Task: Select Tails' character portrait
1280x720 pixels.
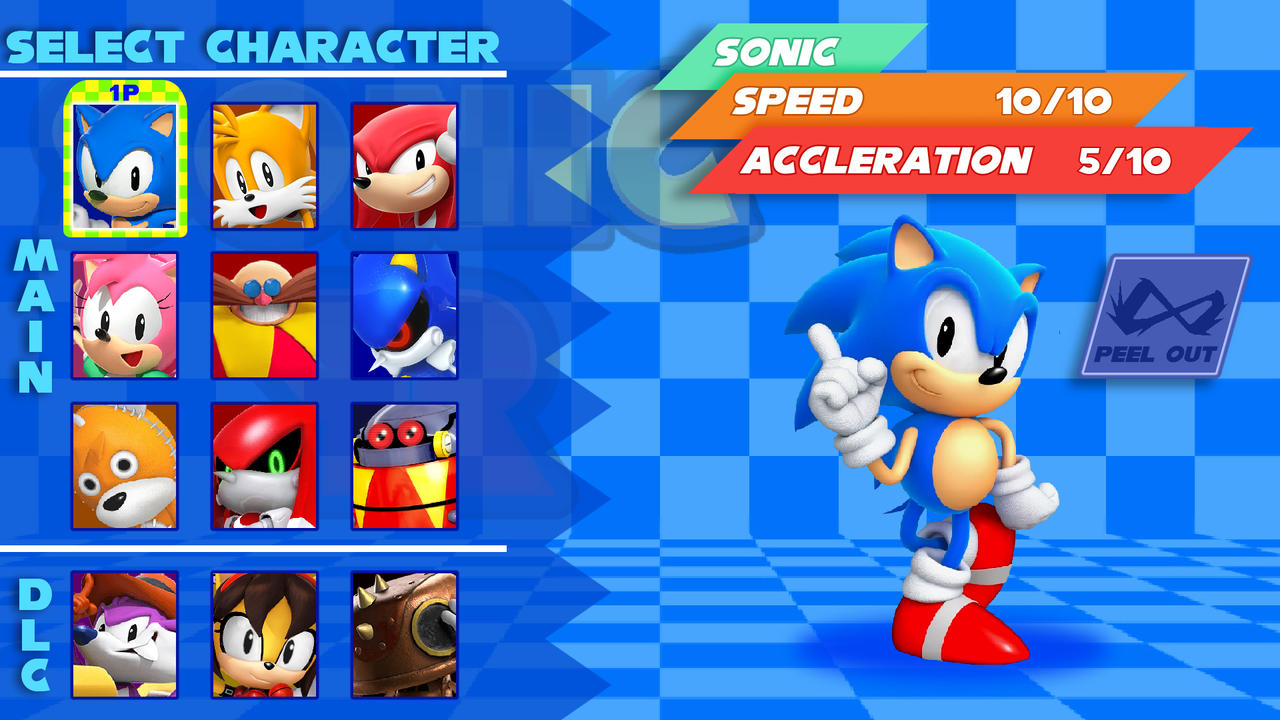Action: (263, 163)
